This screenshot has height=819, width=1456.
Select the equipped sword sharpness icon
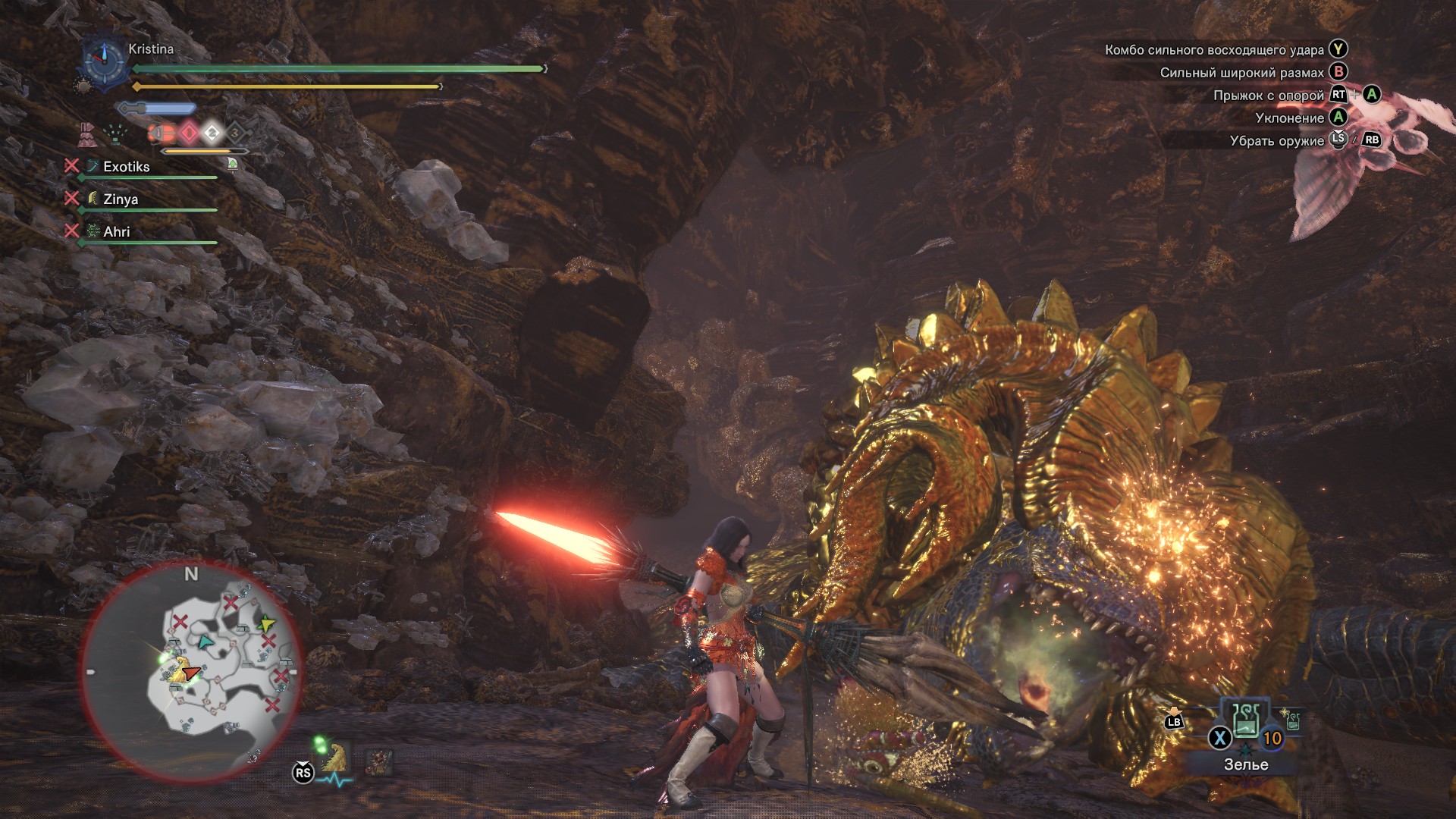[155, 108]
